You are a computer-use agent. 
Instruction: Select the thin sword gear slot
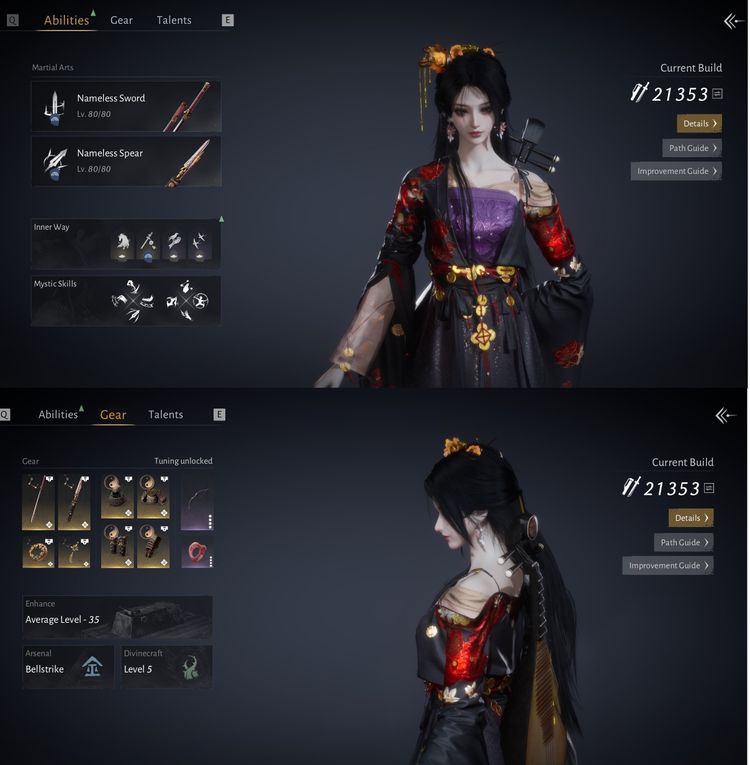pyautogui.click(x=38, y=502)
